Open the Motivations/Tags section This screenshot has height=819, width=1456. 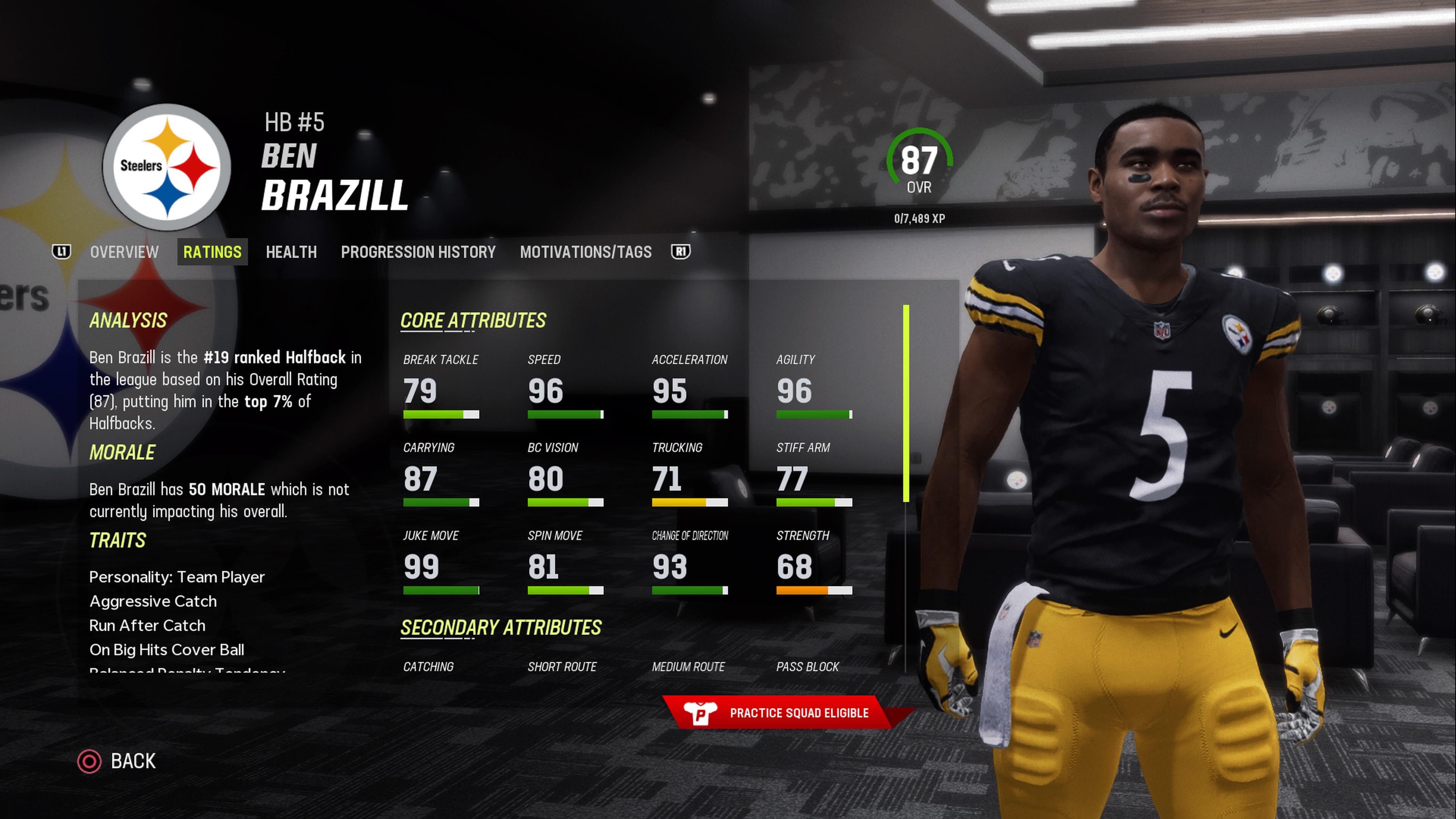click(586, 252)
